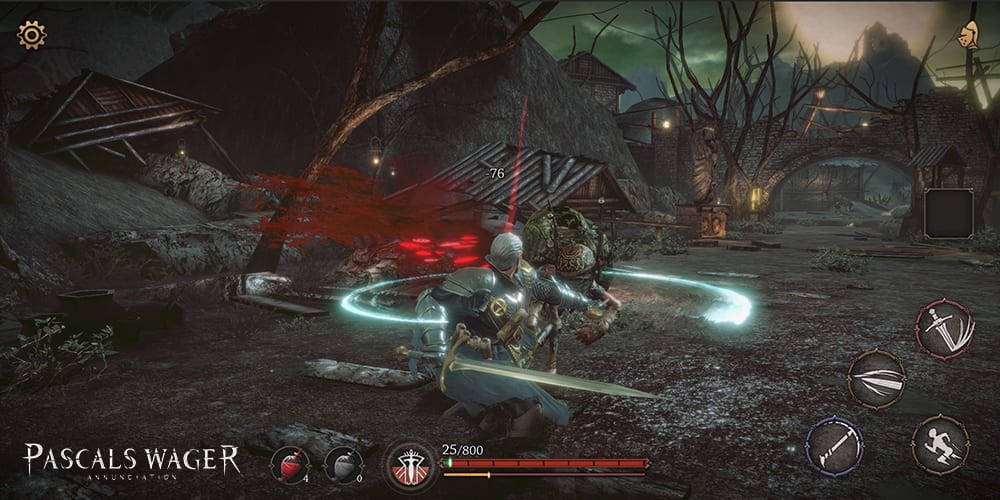Select the empty square item frame
The image size is (1000, 500).
coord(948,213)
